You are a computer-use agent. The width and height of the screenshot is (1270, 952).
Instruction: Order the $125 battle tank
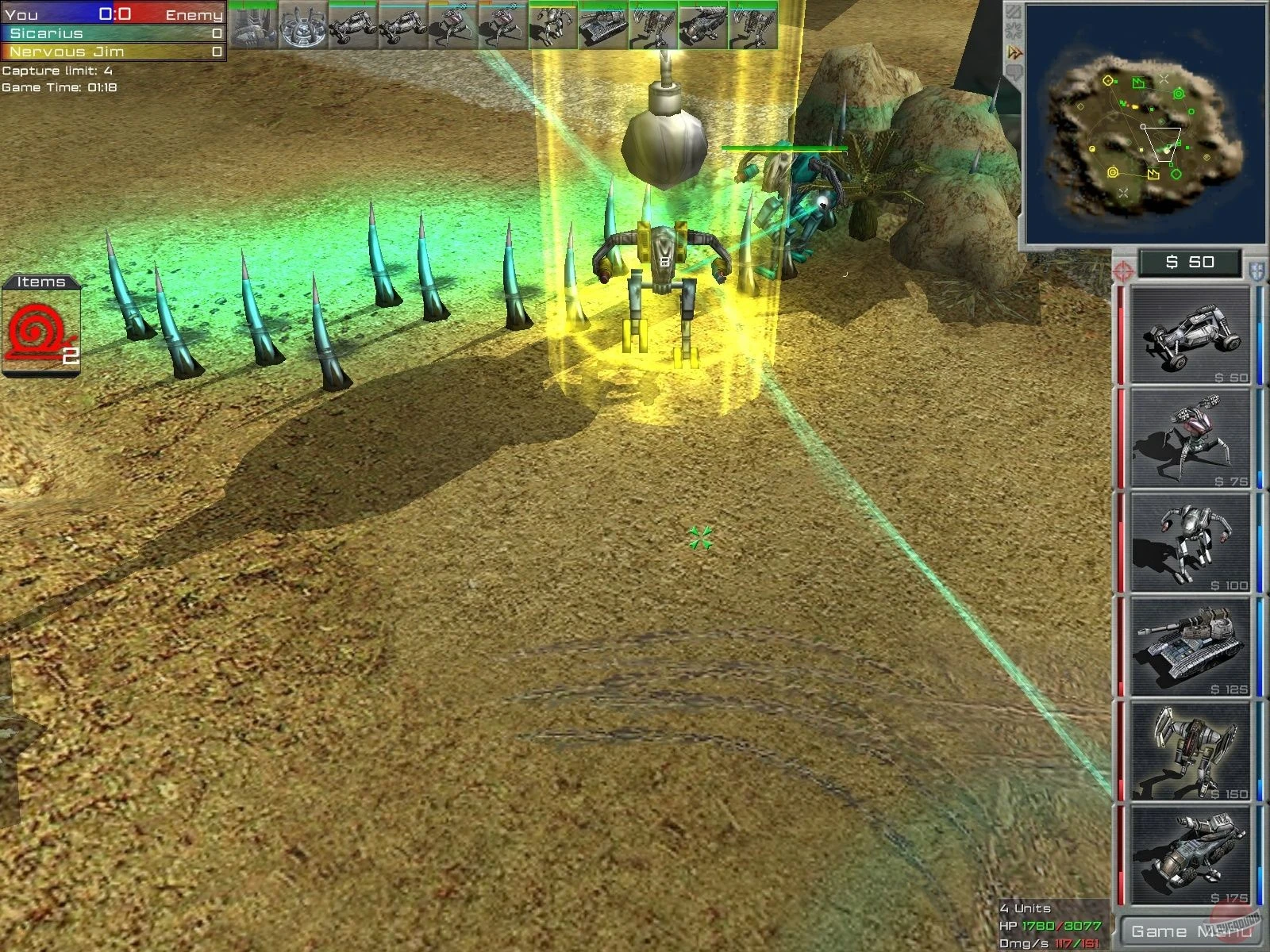click(1191, 647)
